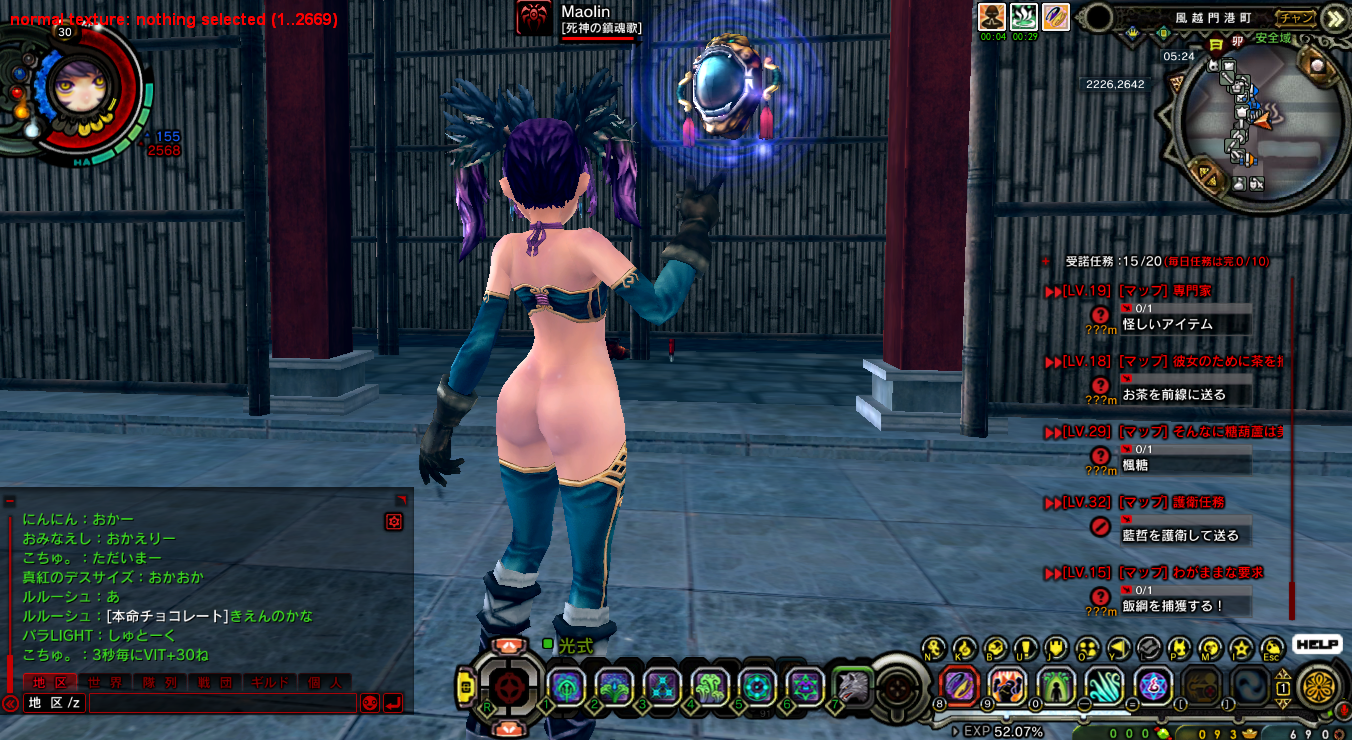Screen dimensions: 1352x740
Task: Click the チャン channel button
Action: tap(1297, 17)
